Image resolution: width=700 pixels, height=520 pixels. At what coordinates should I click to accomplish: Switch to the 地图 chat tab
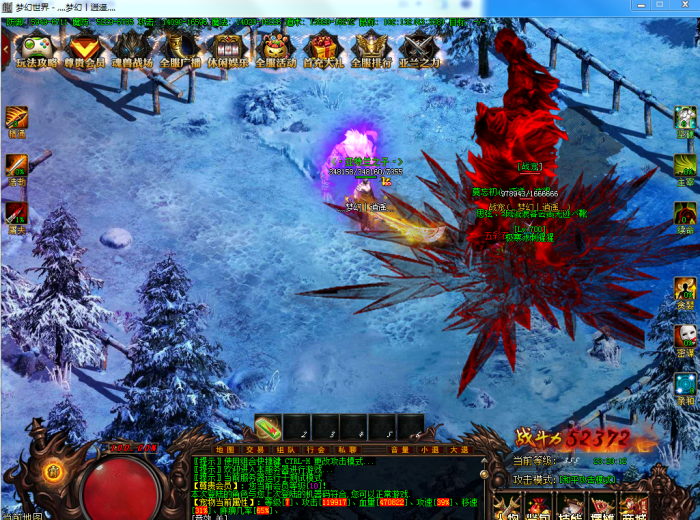point(226,450)
